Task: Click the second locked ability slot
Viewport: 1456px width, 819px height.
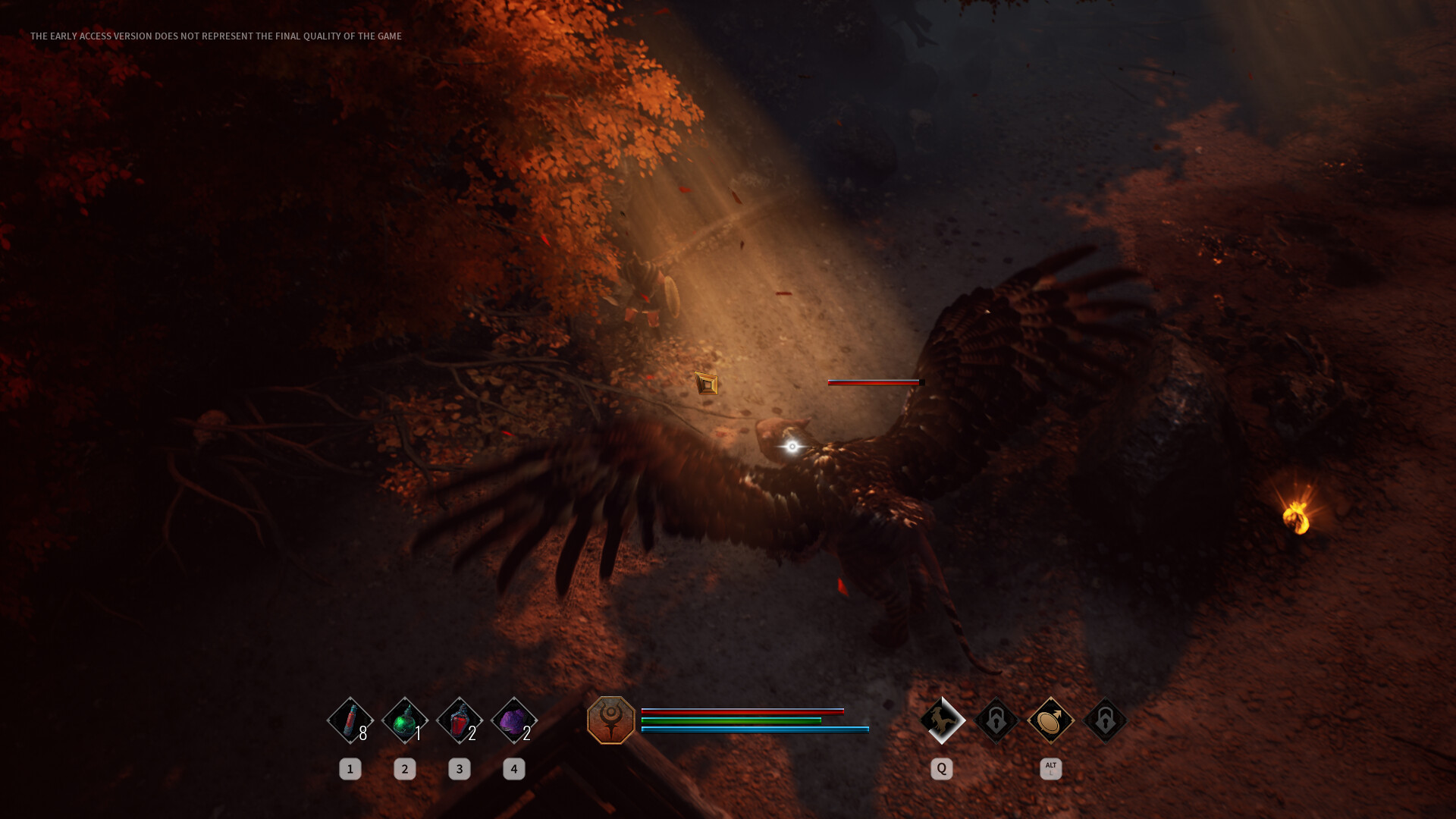Action: tap(1105, 720)
